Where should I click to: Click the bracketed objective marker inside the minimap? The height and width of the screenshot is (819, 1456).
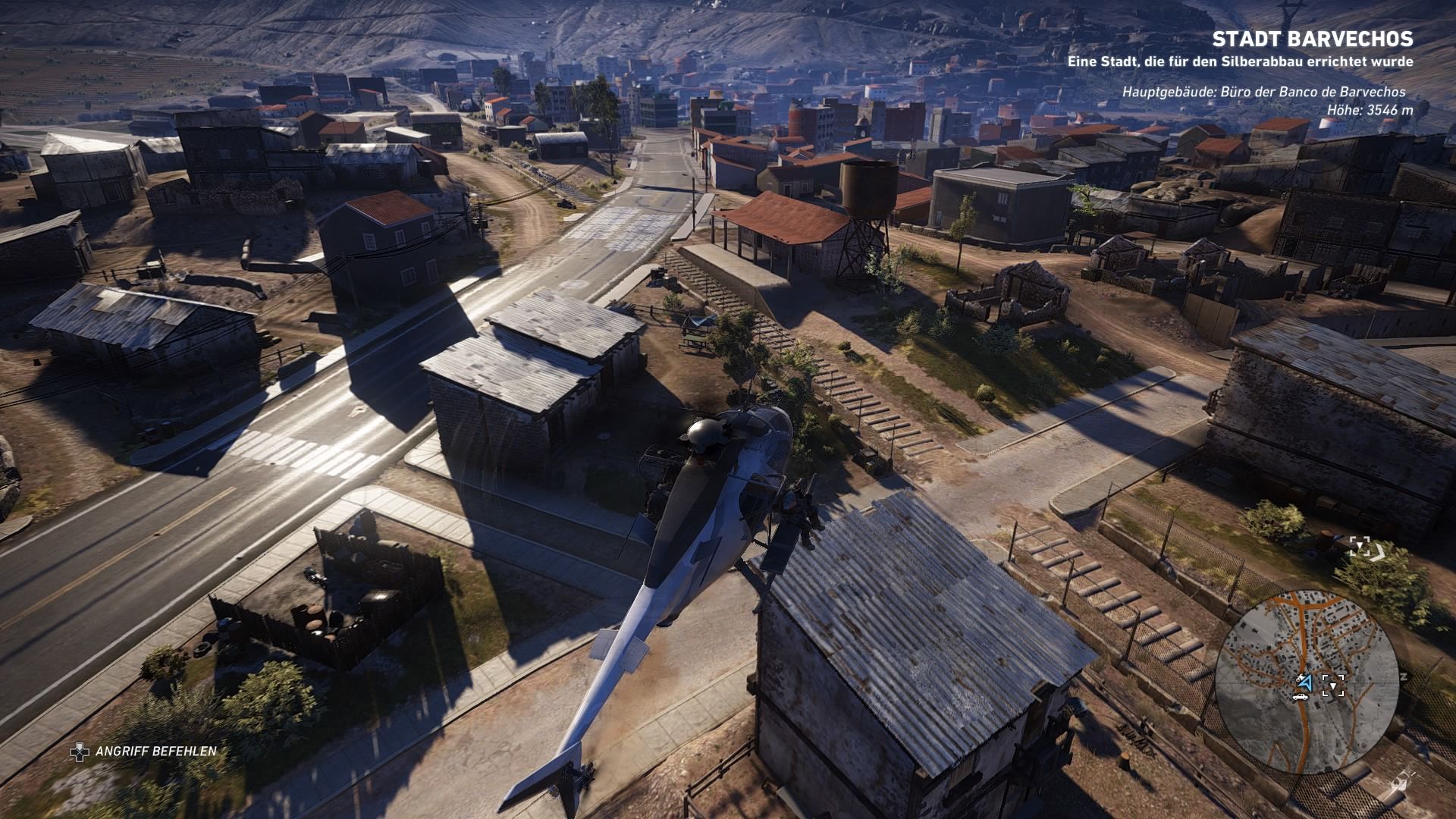coord(1332,686)
